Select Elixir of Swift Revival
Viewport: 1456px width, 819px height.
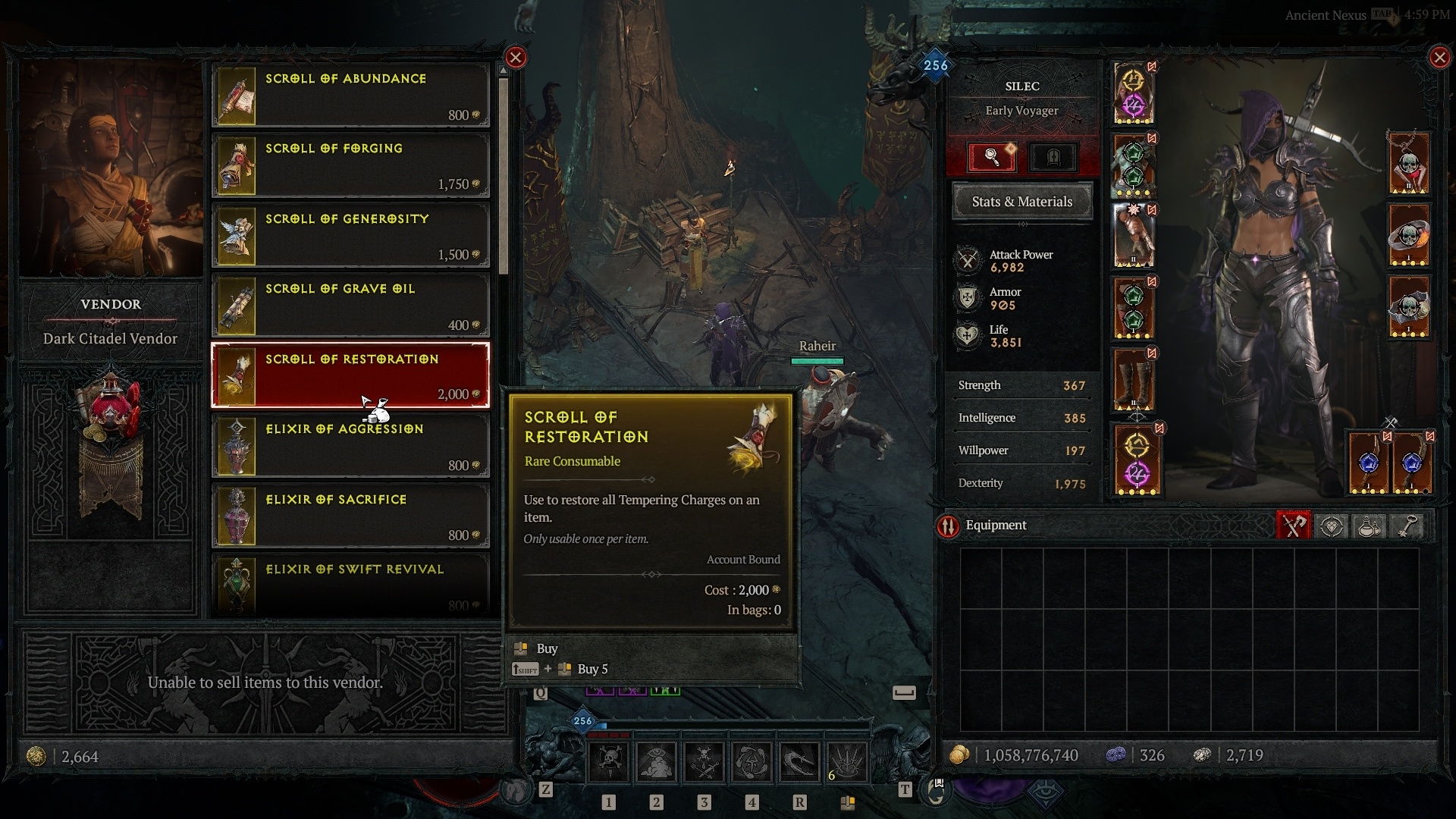[350, 585]
